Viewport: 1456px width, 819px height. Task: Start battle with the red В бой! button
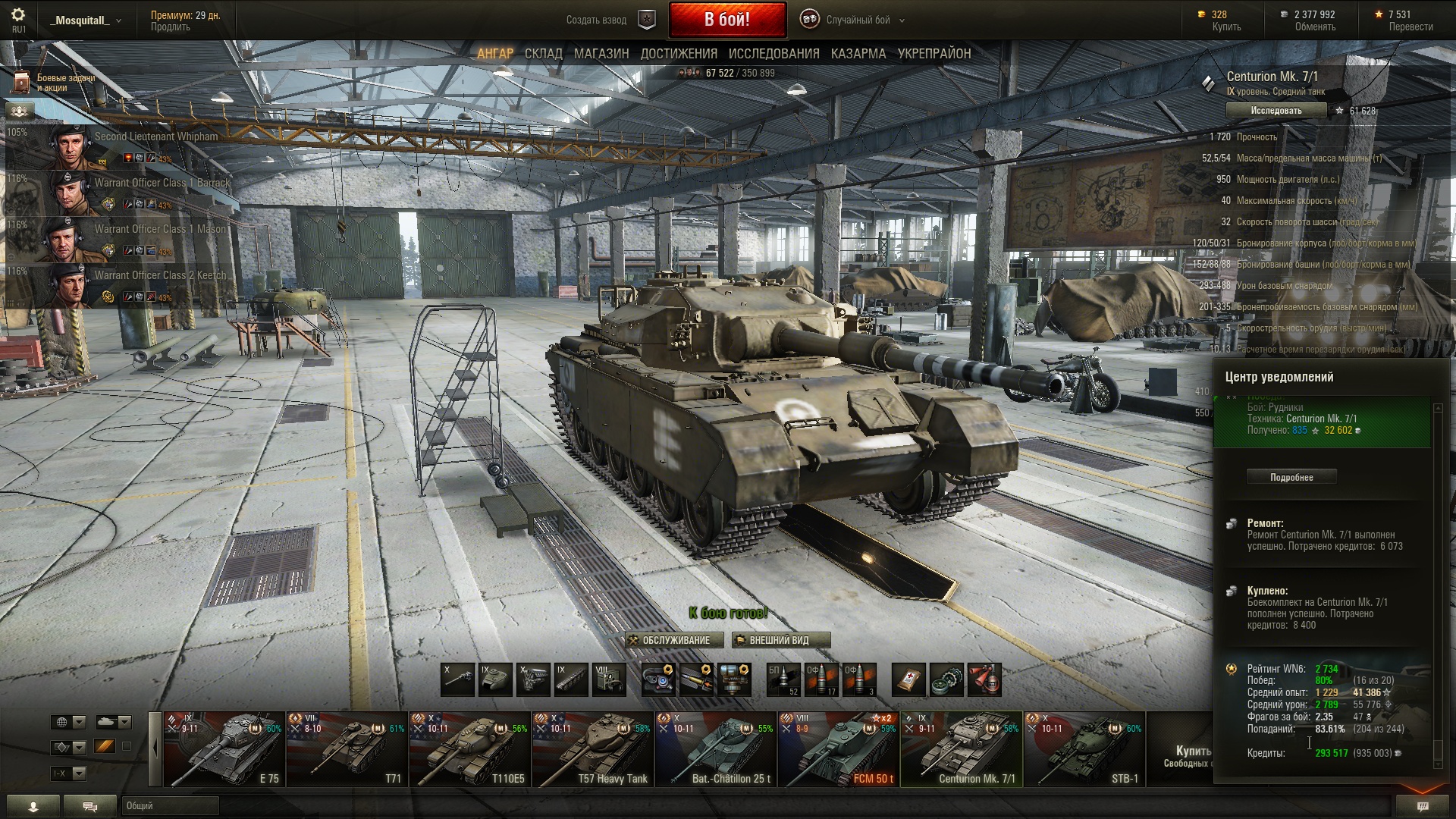(x=726, y=20)
